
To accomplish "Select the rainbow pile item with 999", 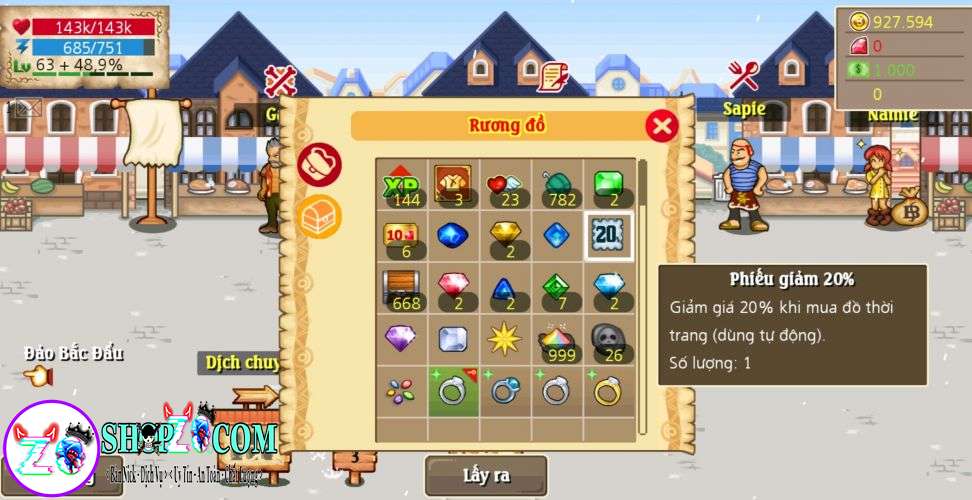I will [556, 340].
